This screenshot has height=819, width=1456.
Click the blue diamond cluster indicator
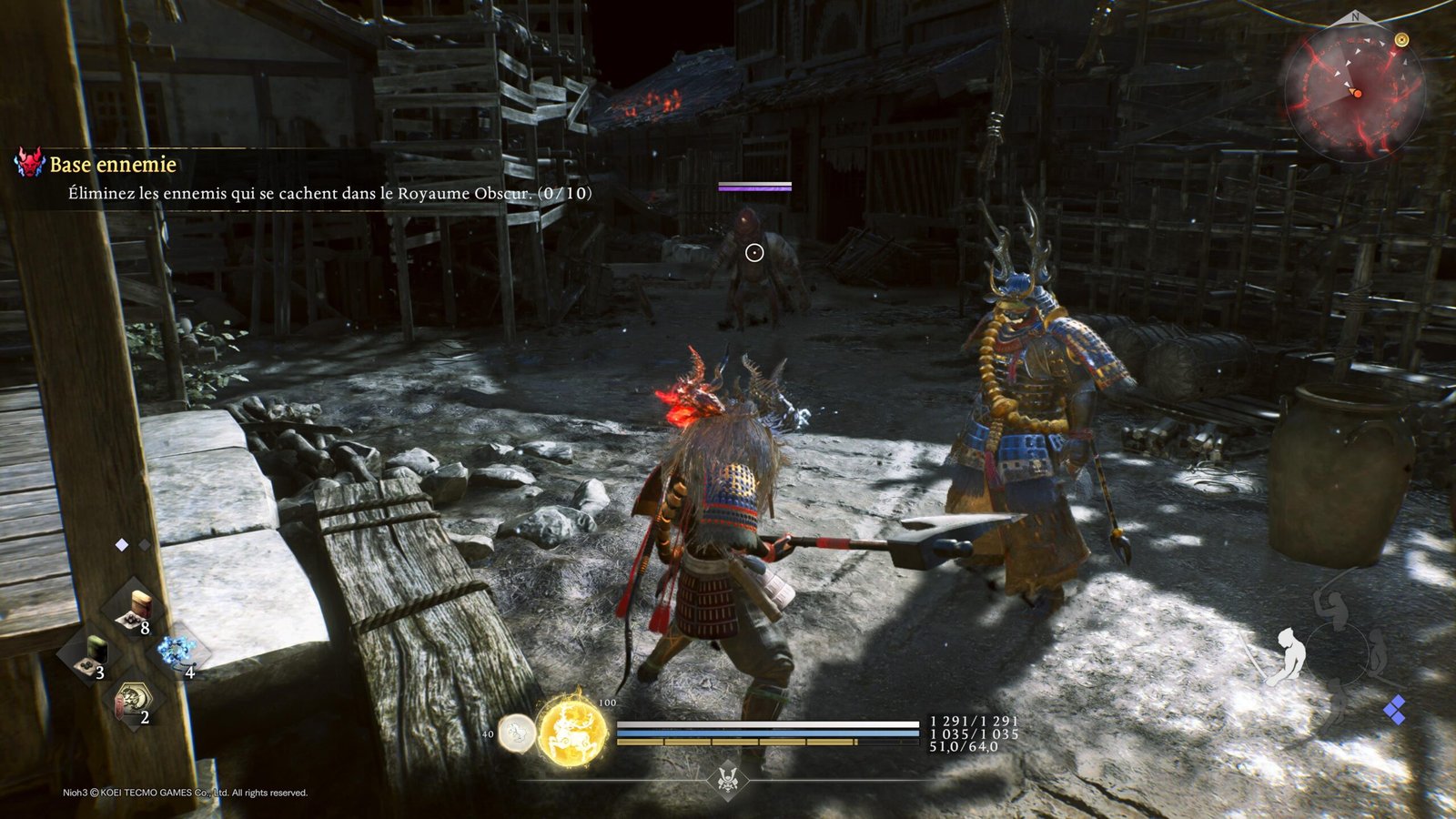(1394, 710)
